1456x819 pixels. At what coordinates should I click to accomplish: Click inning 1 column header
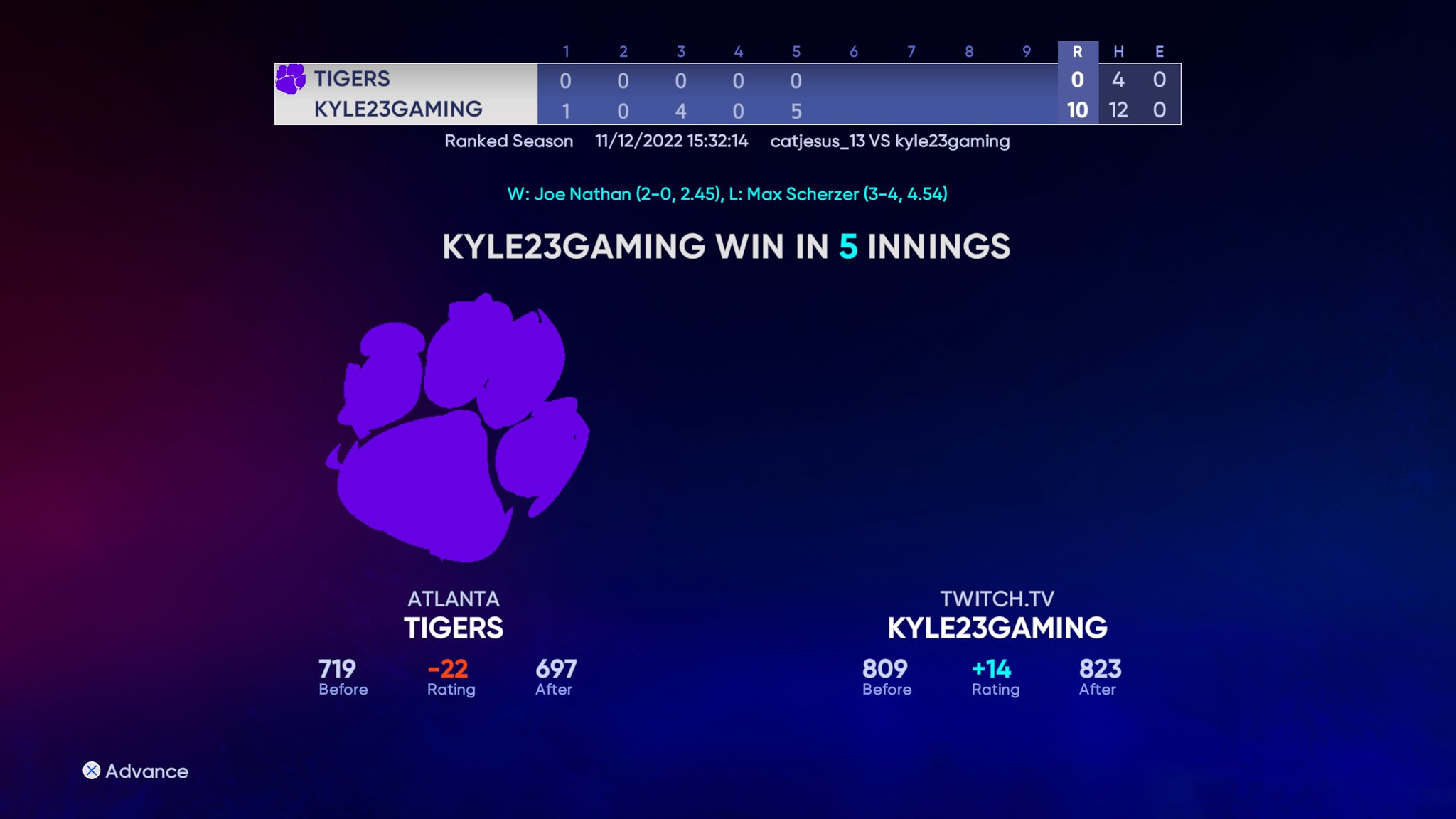[x=565, y=50]
